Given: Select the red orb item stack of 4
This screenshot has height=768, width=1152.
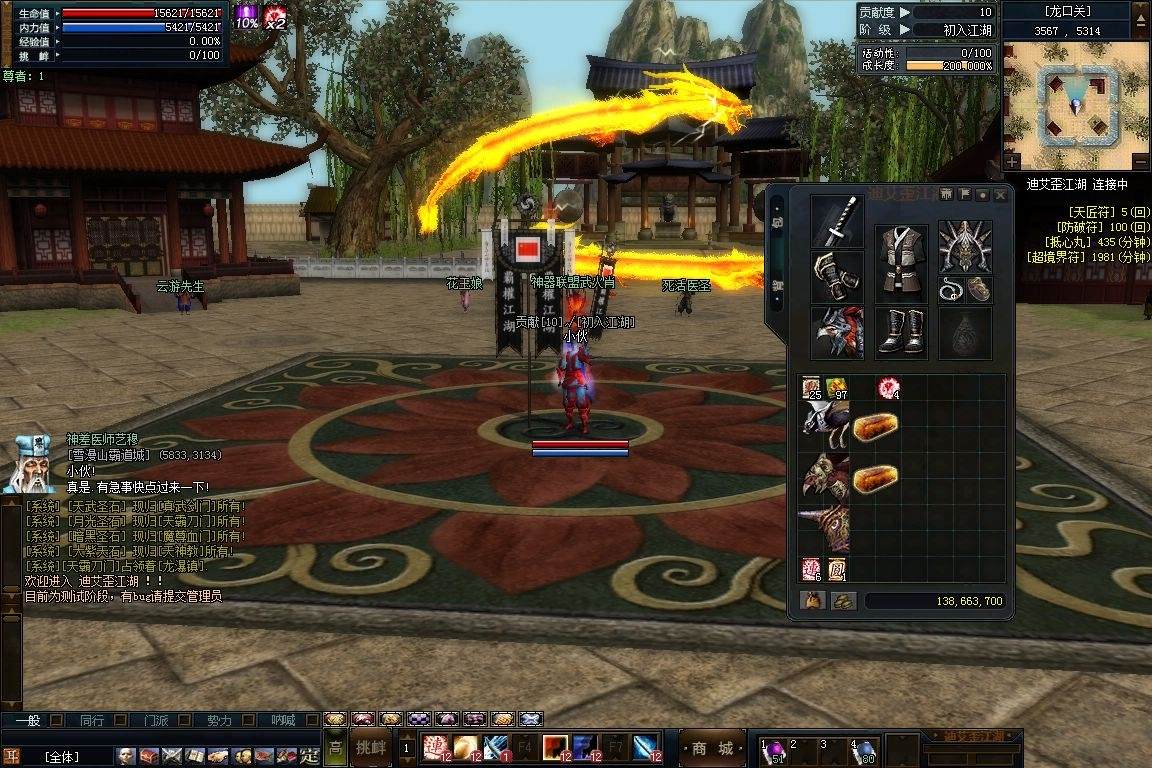Looking at the screenshot, I should pos(887,388).
